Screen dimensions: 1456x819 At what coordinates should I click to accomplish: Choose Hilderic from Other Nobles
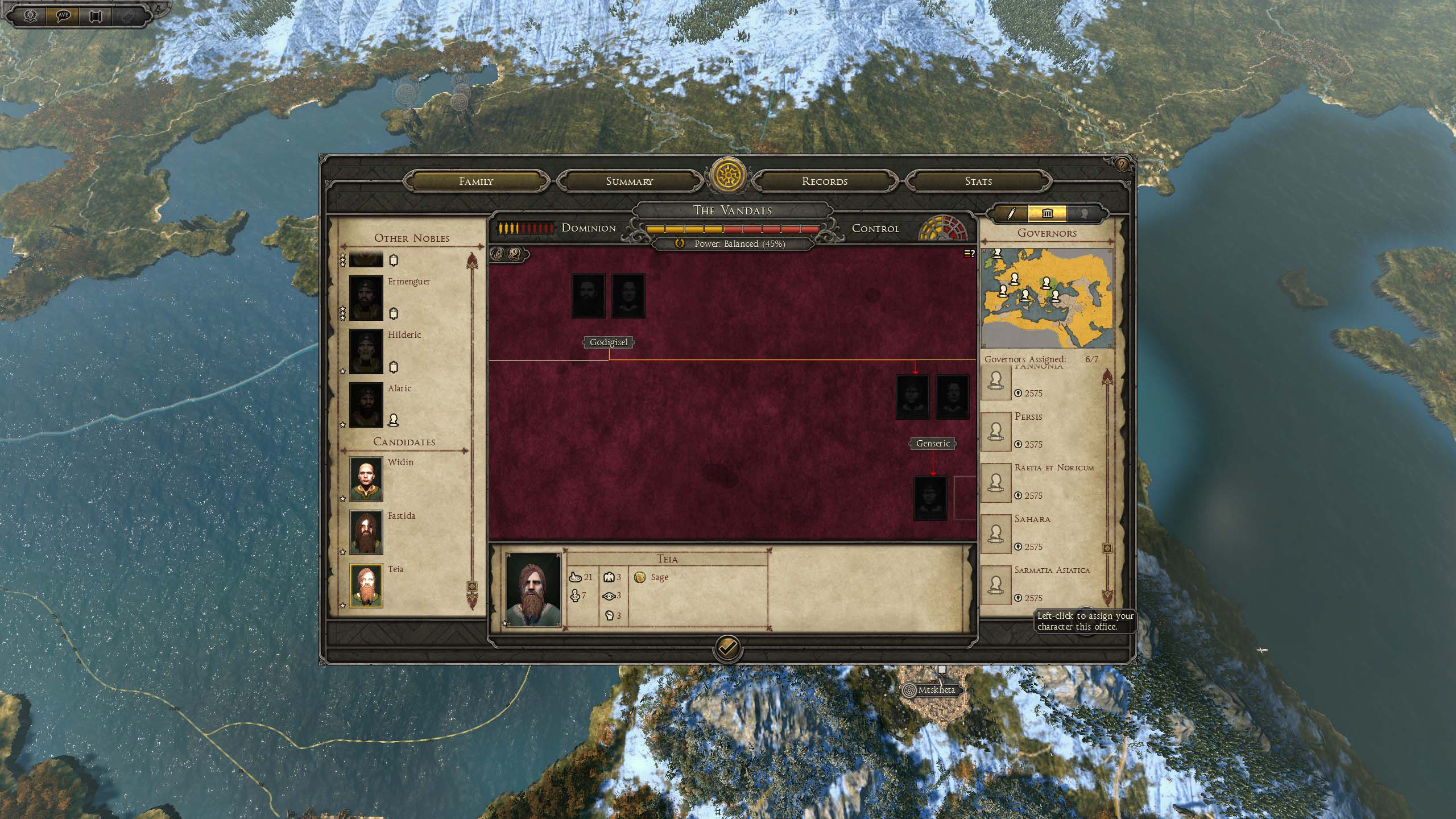[366, 351]
